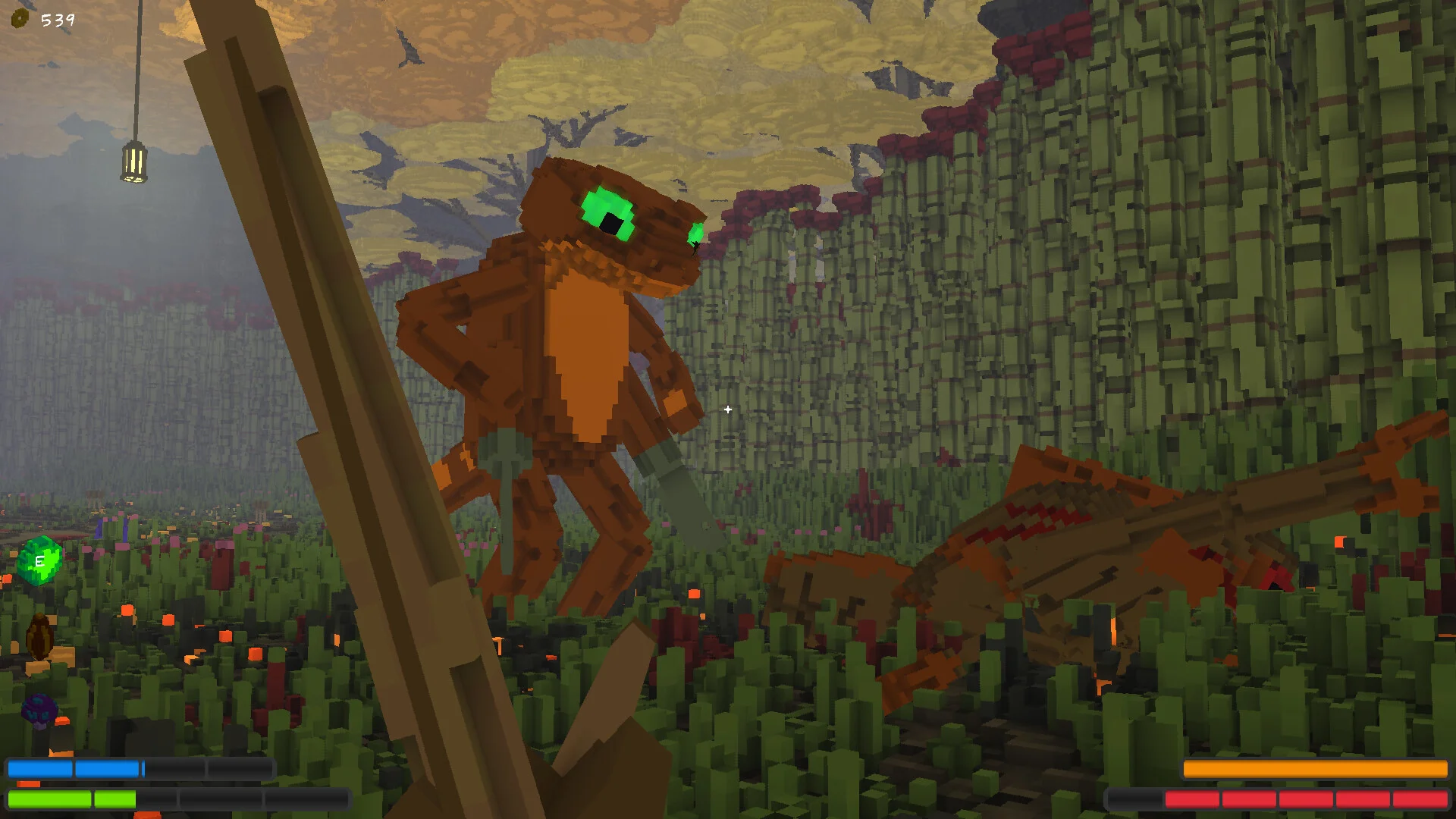Image resolution: width=1456 pixels, height=819 pixels.
Task: Select the green gem item icon
Action: (39, 560)
